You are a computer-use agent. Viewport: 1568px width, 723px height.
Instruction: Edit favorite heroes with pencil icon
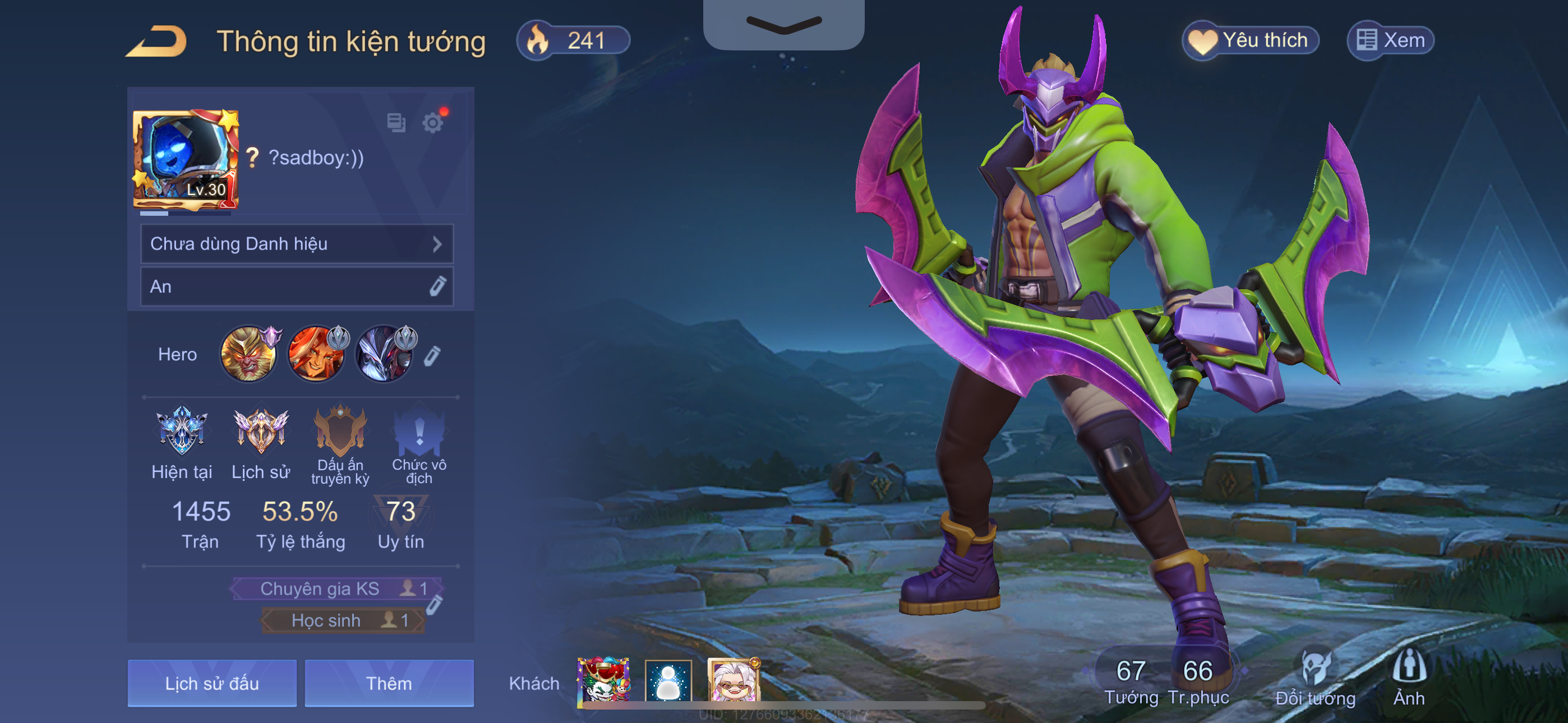432,355
